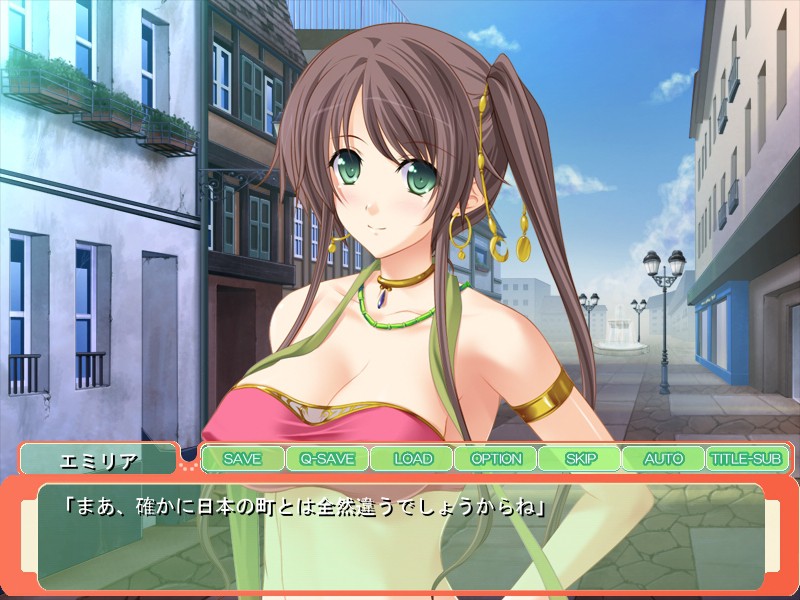Hit the TITLE-SUB button
Viewport: 800px width, 600px height.
pos(747,459)
